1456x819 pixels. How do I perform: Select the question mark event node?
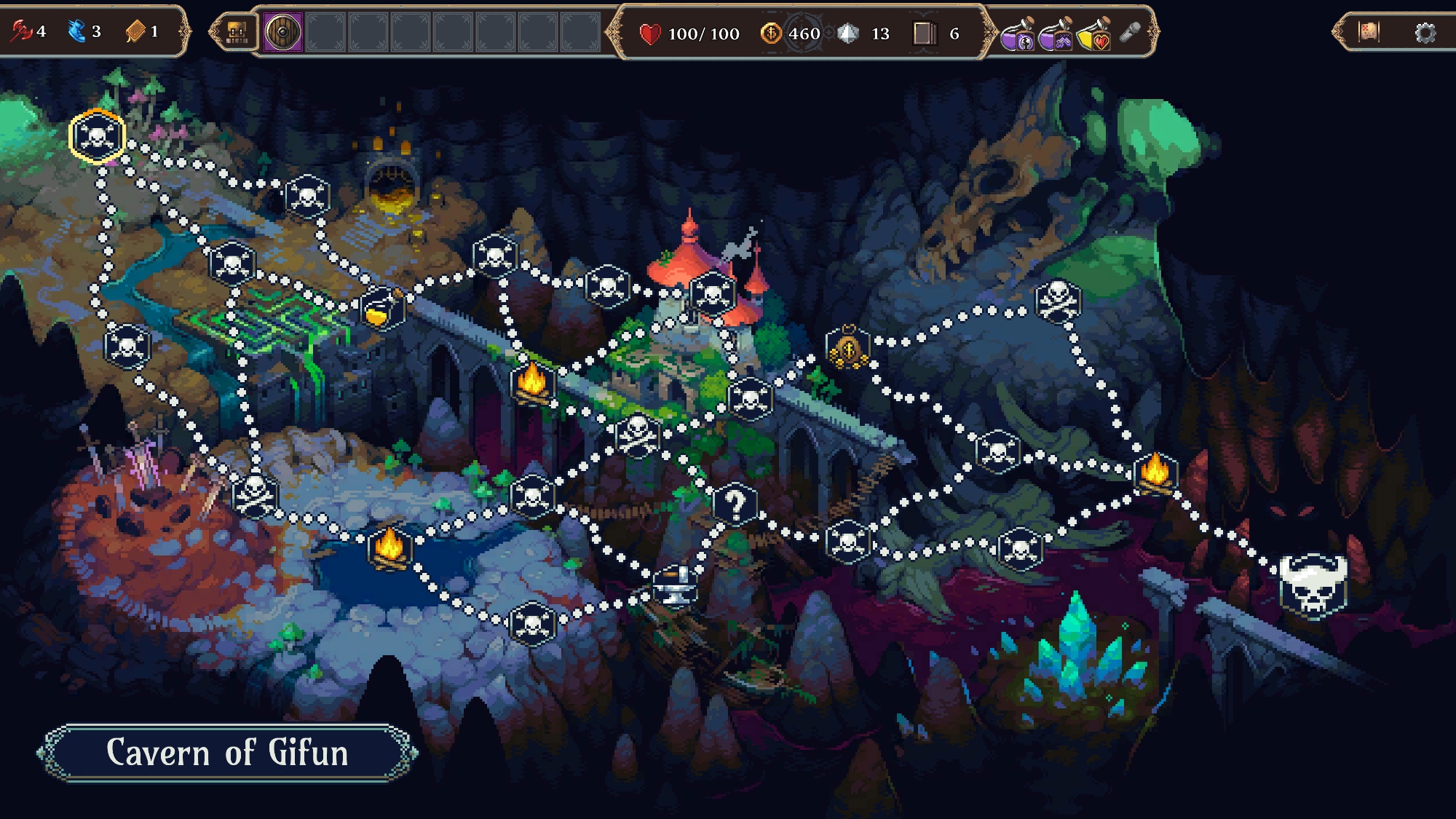(735, 504)
